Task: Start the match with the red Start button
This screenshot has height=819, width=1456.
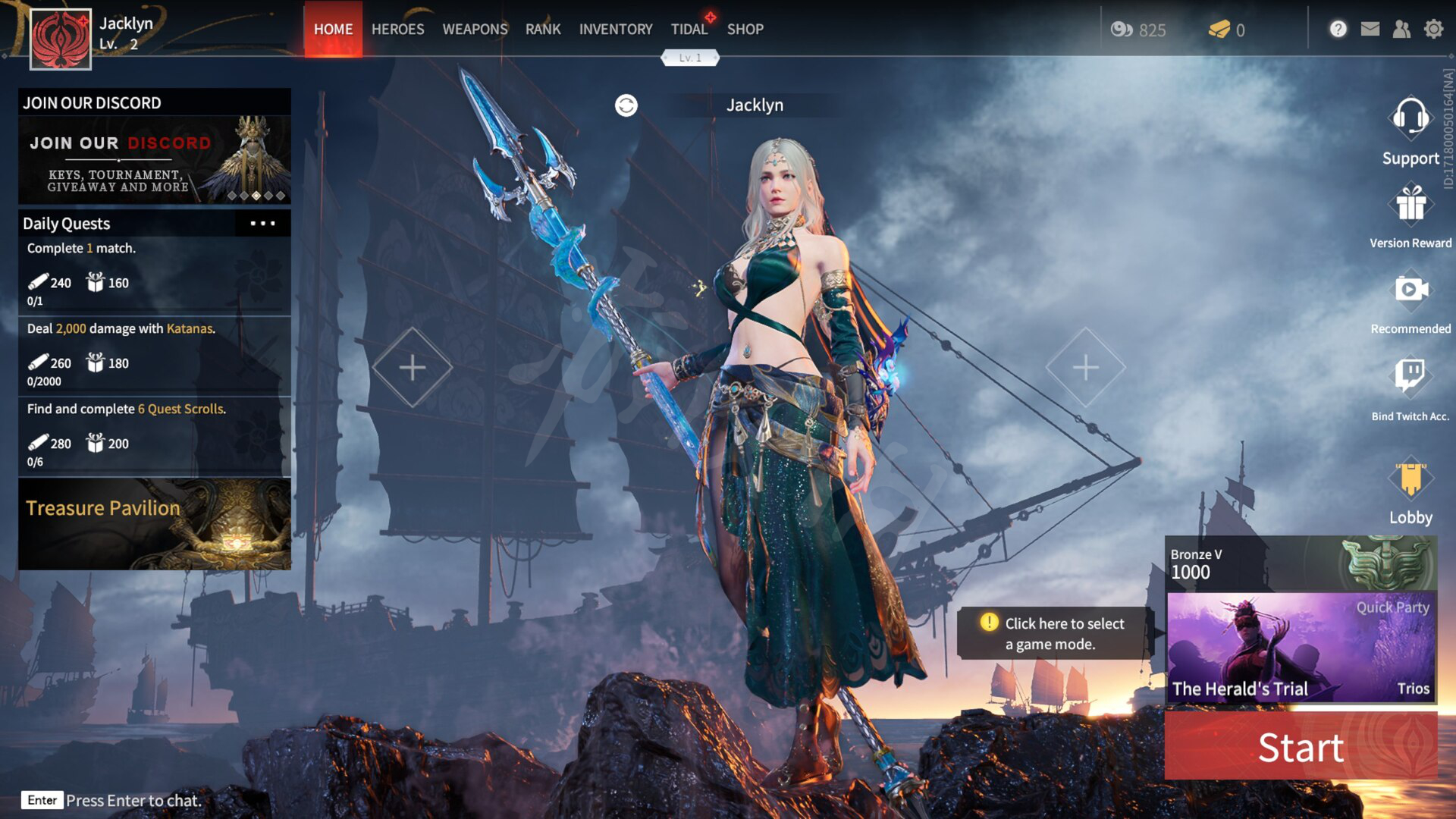Action: pyautogui.click(x=1301, y=747)
